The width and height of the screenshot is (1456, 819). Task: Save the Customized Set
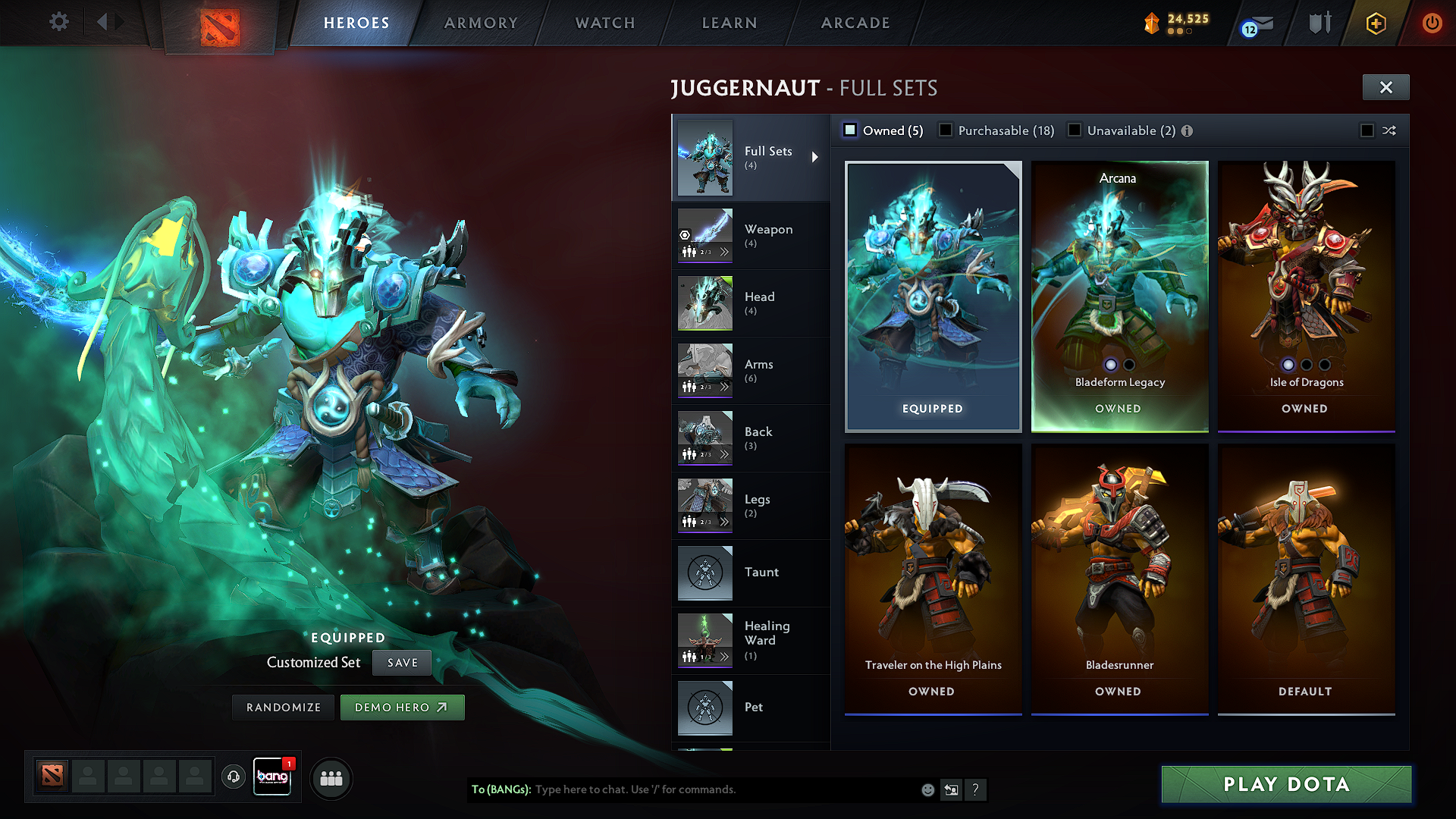(401, 662)
